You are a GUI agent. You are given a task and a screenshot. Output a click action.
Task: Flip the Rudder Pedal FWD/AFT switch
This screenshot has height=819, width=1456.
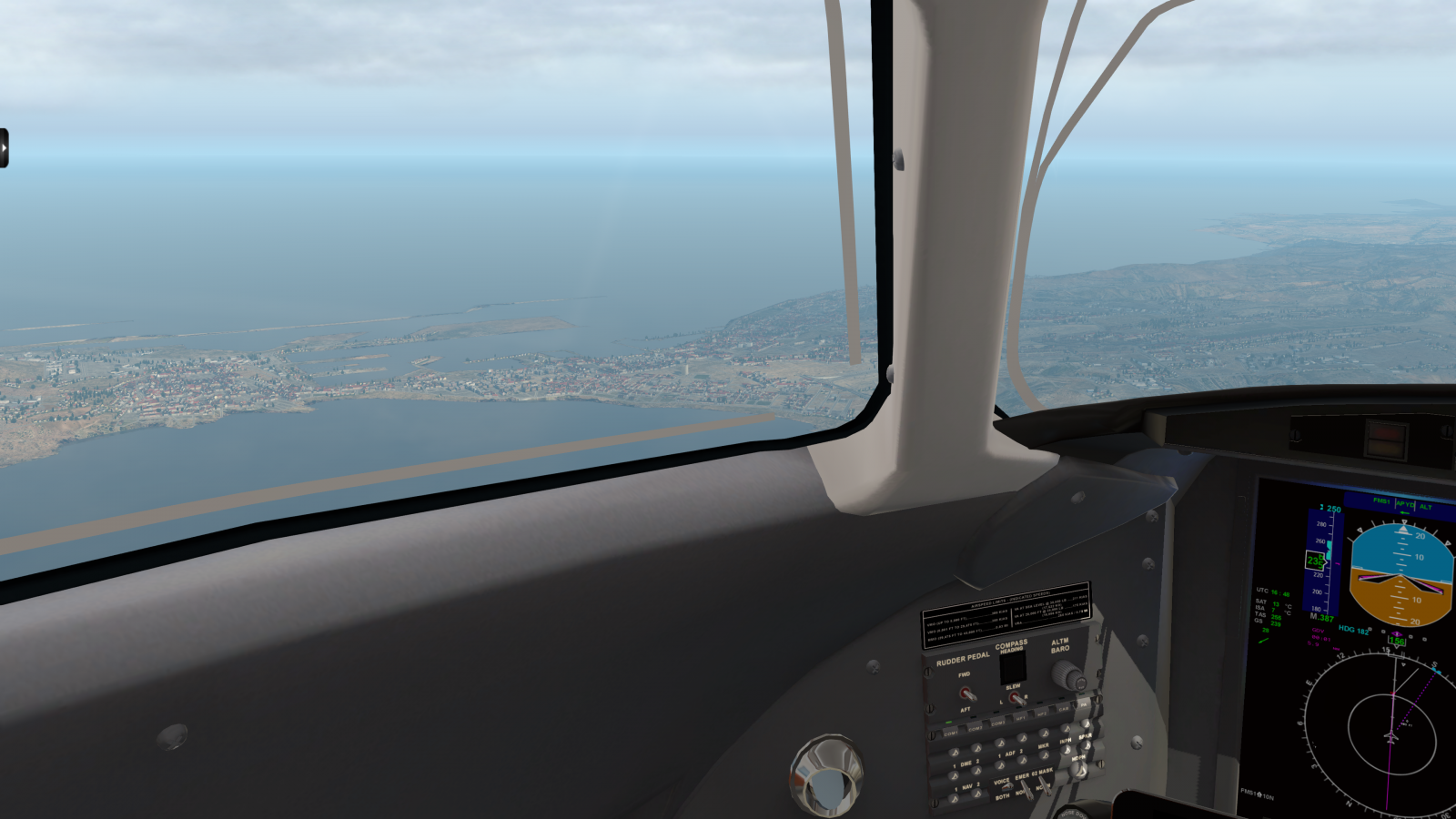967,693
